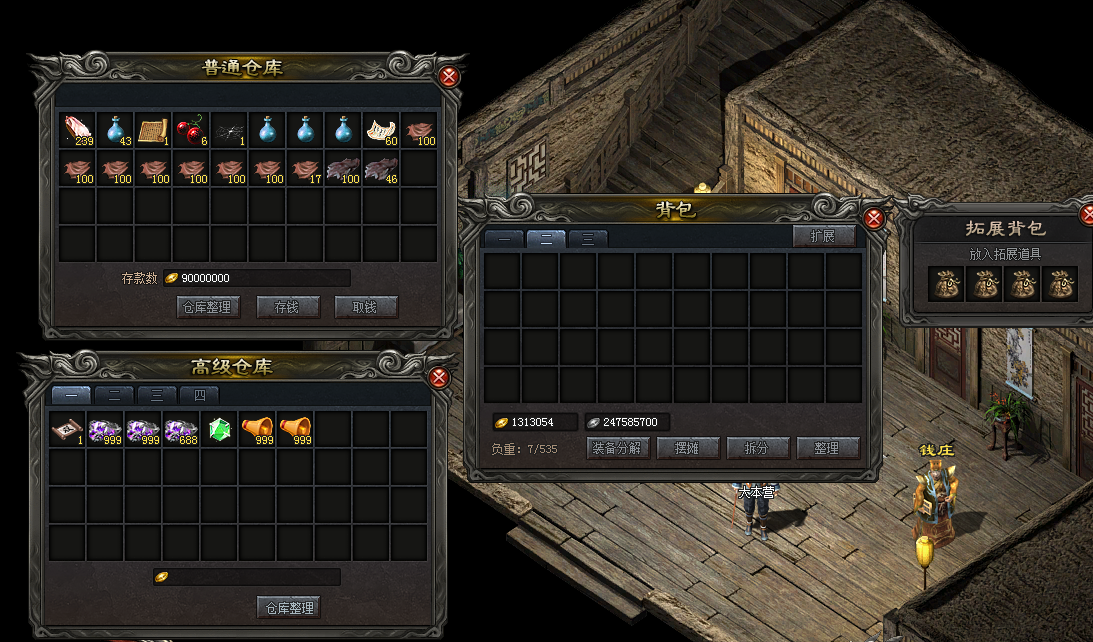1093x642 pixels.
Task: Click 取钱 to withdraw money
Action: 365,307
